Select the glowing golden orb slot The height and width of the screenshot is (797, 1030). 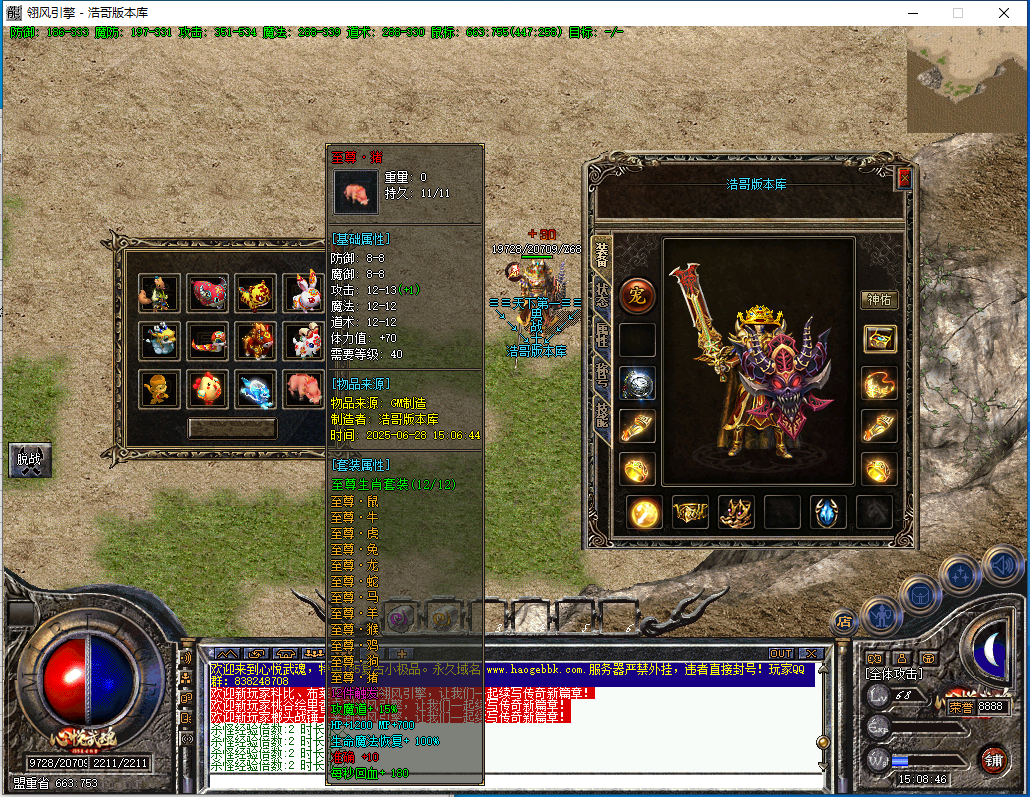pyautogui.click(x=644, y=512)
